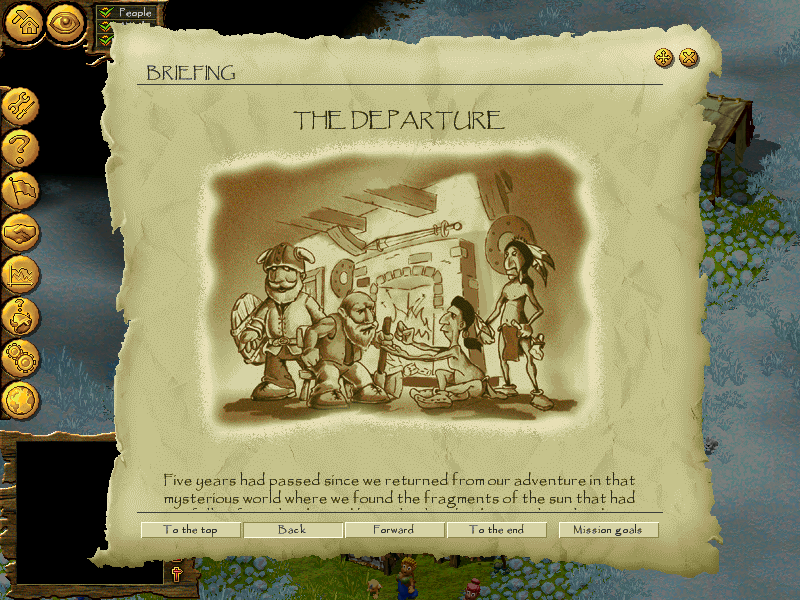Select the globe icon in the sidebar

point(20,399)
